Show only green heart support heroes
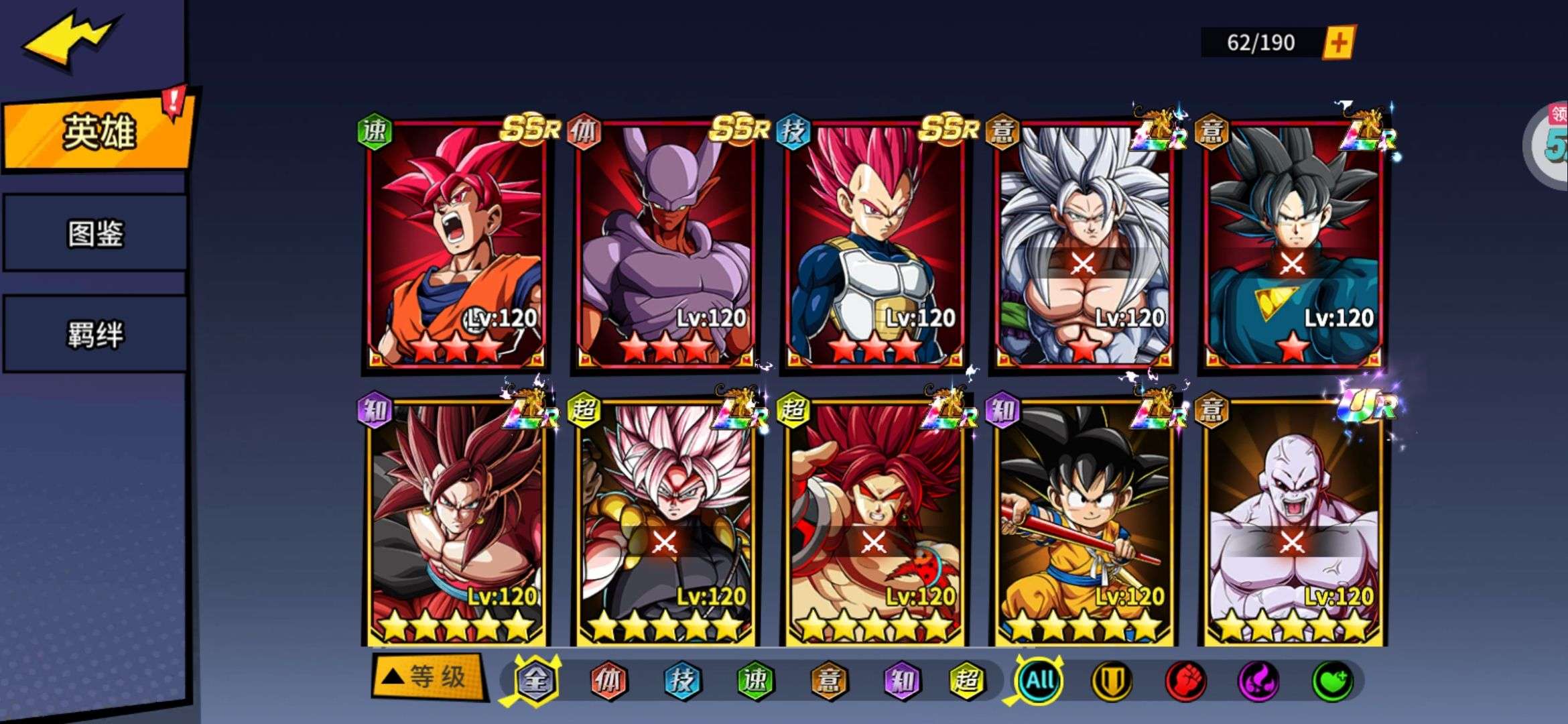Screen dimensions: 1568x724 click(x=1332, y=681)
